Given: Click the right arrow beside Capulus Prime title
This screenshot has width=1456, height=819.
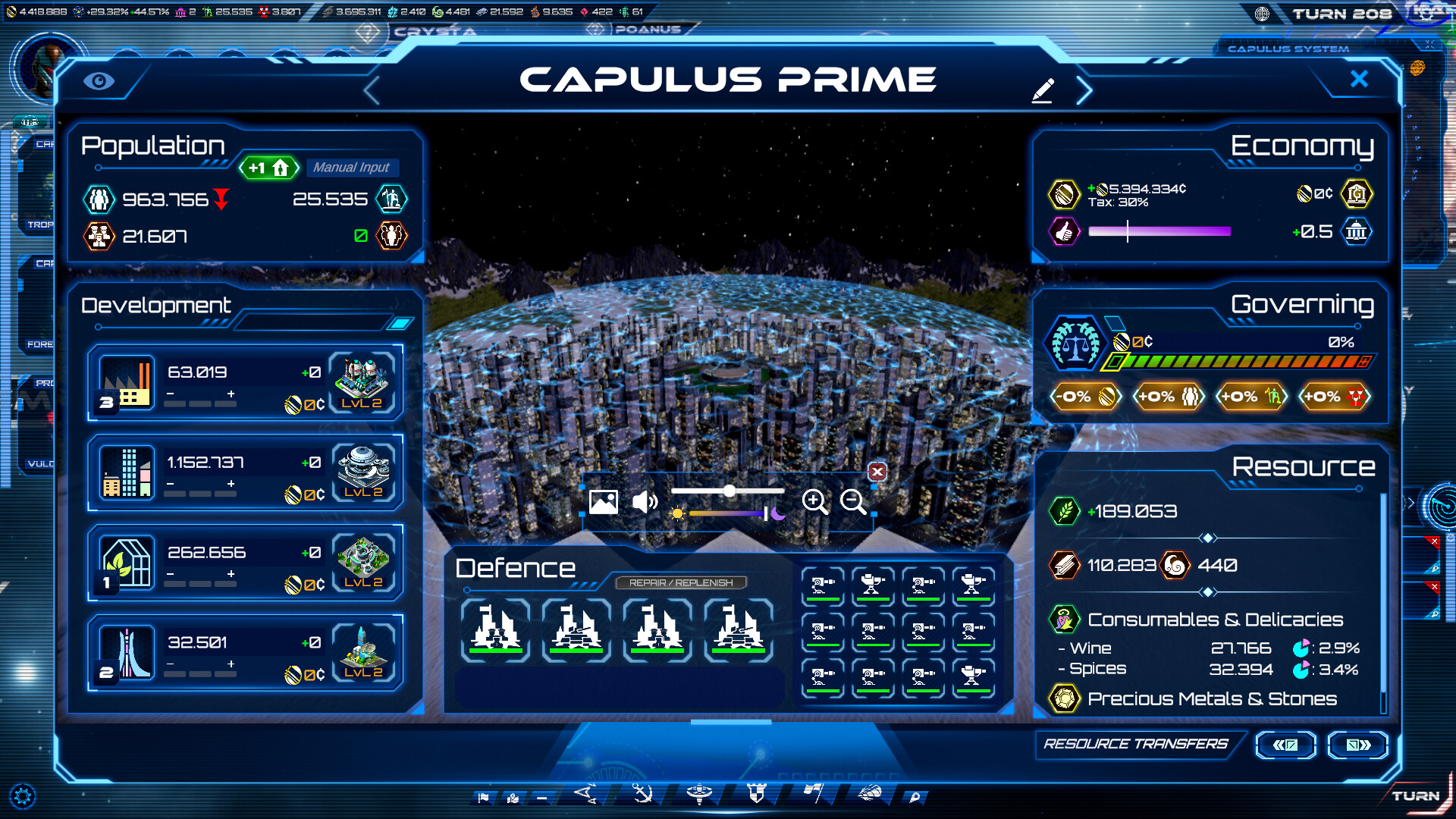Looking at the screenshot, I should pyautogui.click(x=1084, y=89).
